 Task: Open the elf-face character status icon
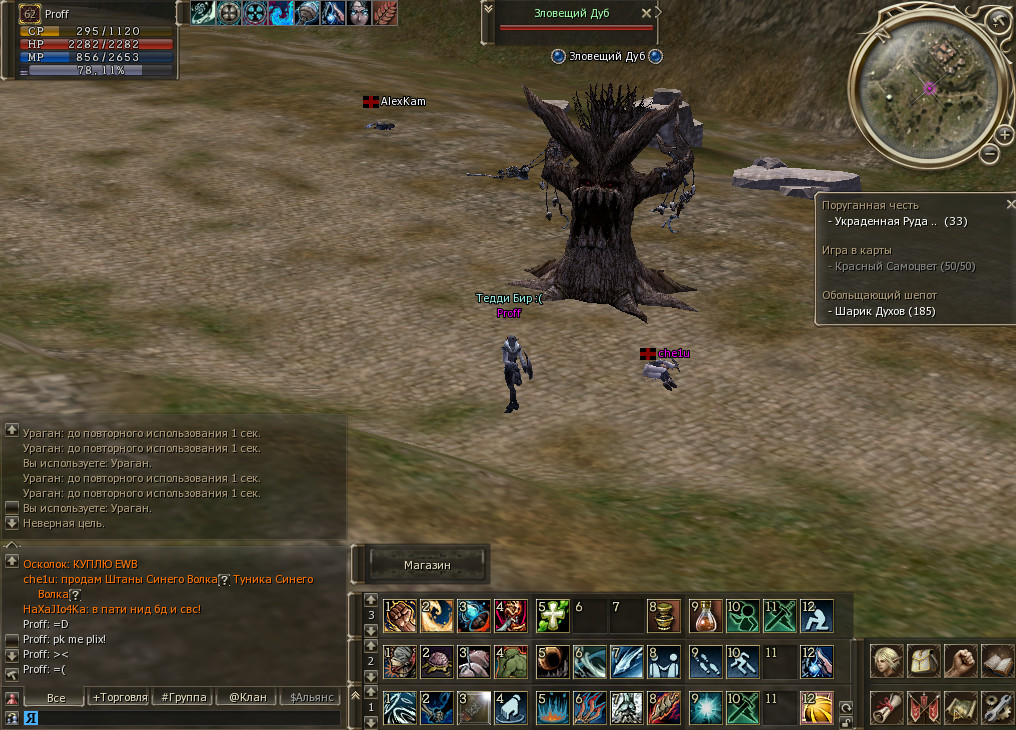[886, 660]
